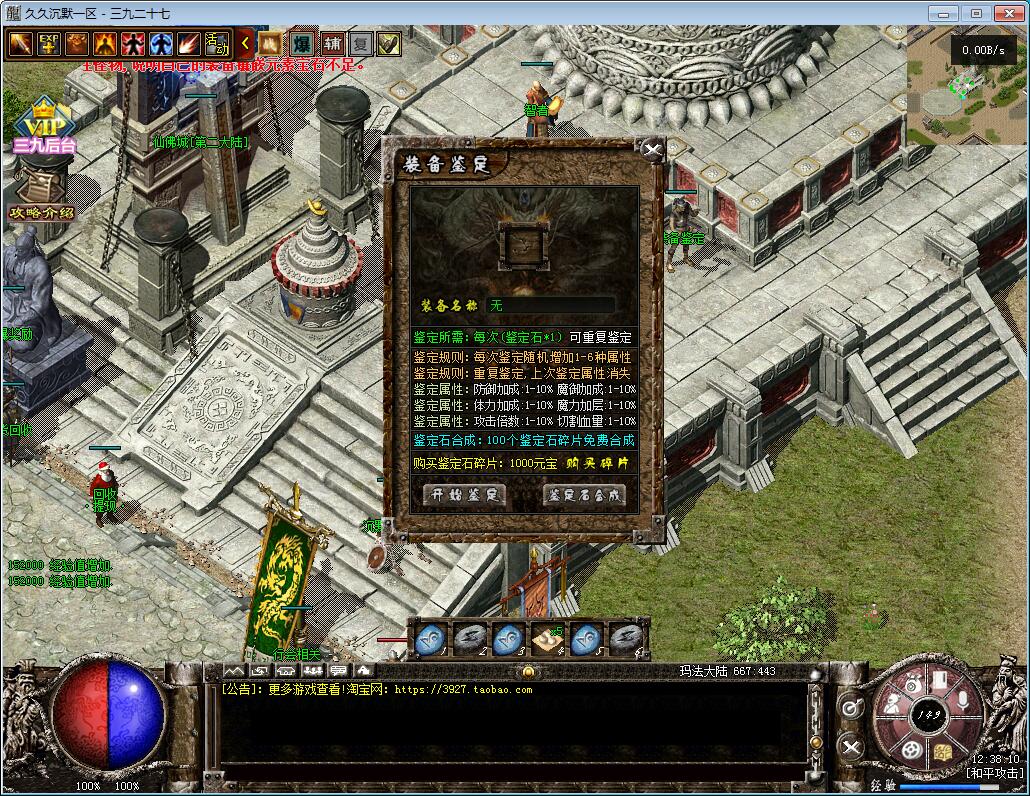This screenshot has width=1030, height=796.
Task: Open the 活动 events icon
Action: pos(217,44)
